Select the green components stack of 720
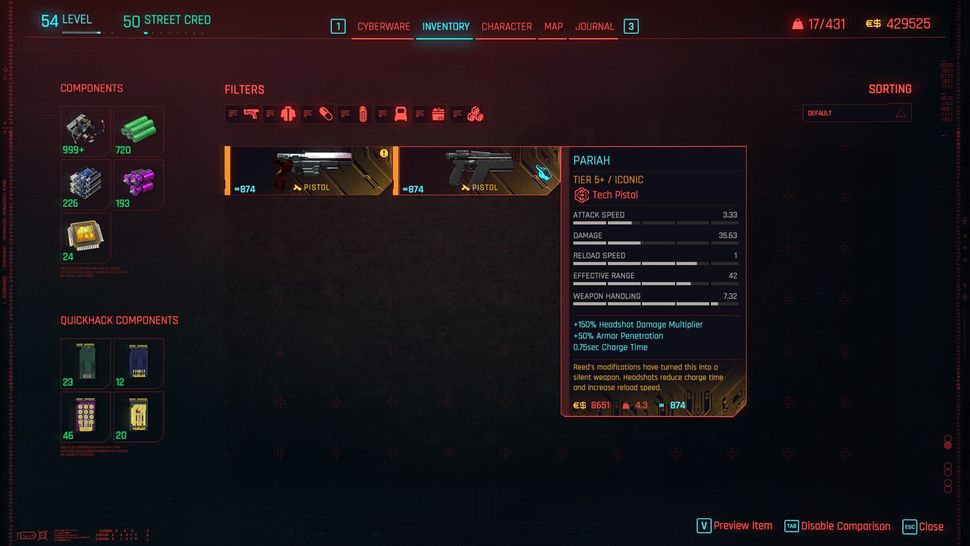 [x=138, y=131]
